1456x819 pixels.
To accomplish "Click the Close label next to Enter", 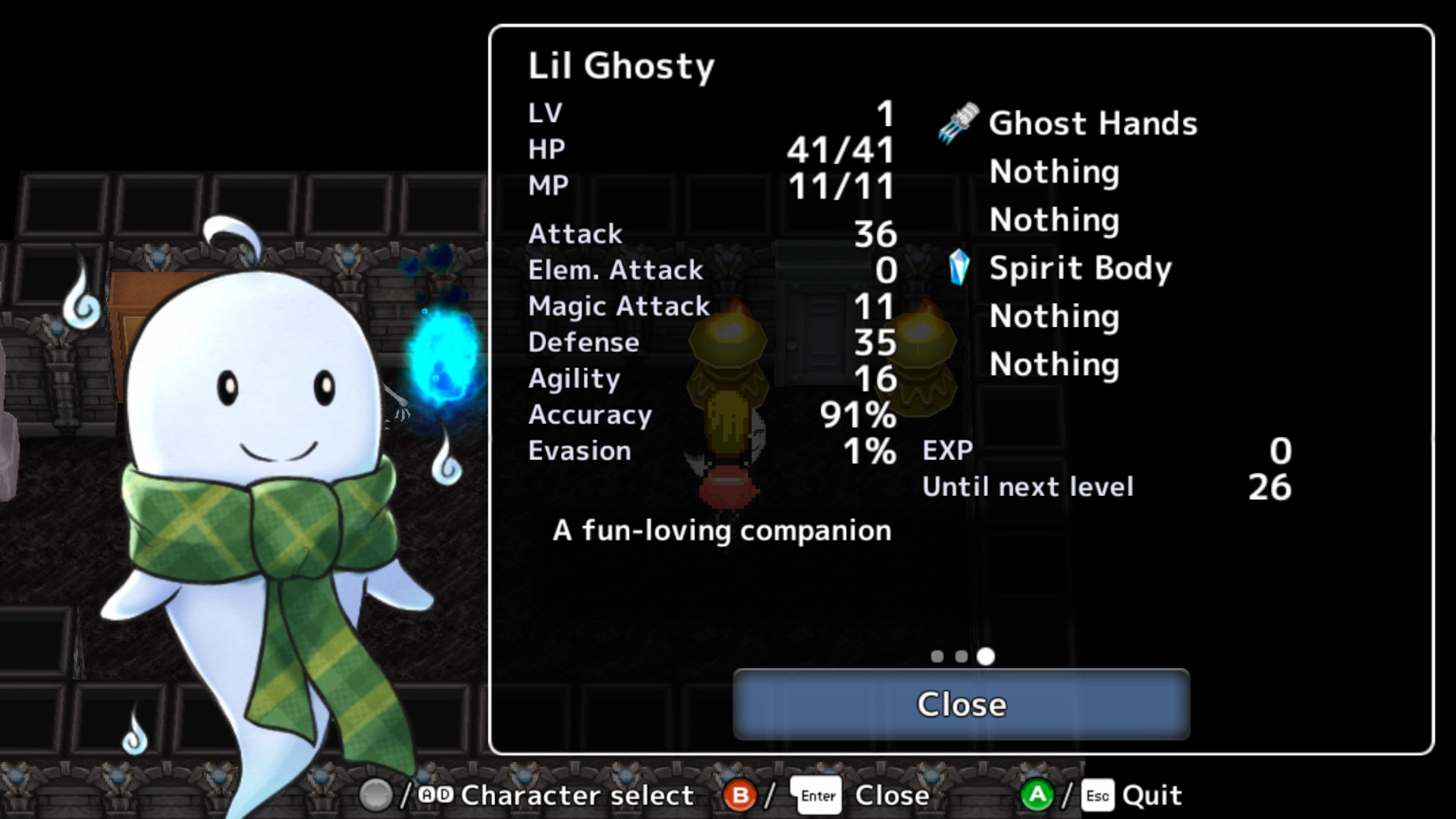I will point(893,795).
